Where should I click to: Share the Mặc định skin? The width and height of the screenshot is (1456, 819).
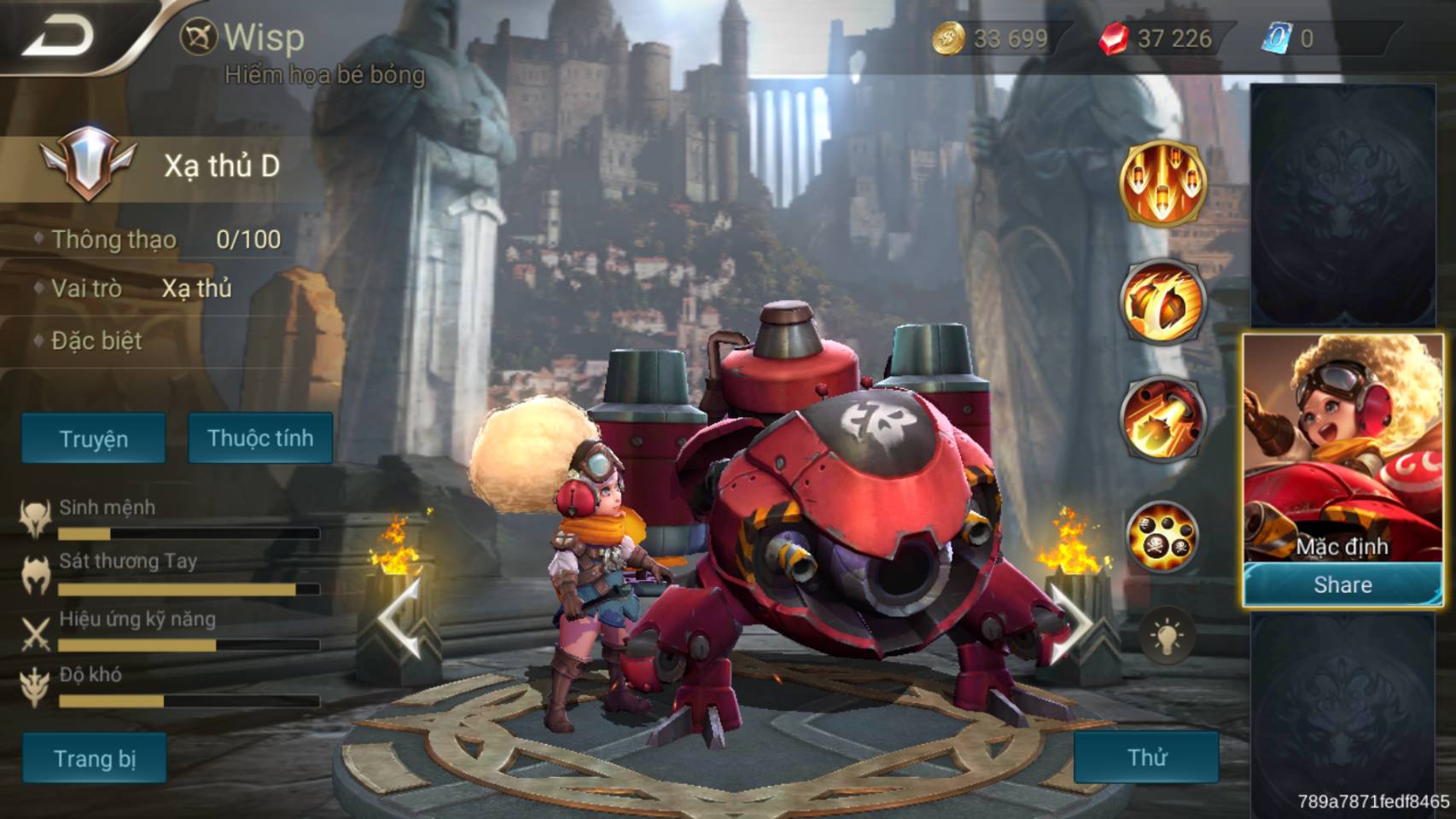pos(1342,584)
